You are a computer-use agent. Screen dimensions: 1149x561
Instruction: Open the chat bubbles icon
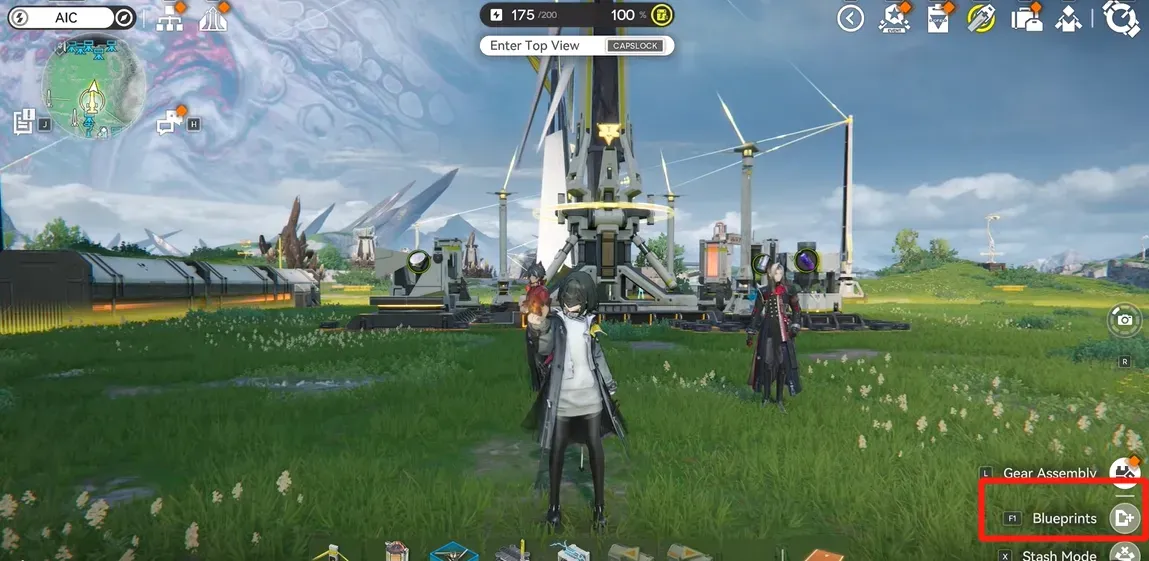coord(168,123)
